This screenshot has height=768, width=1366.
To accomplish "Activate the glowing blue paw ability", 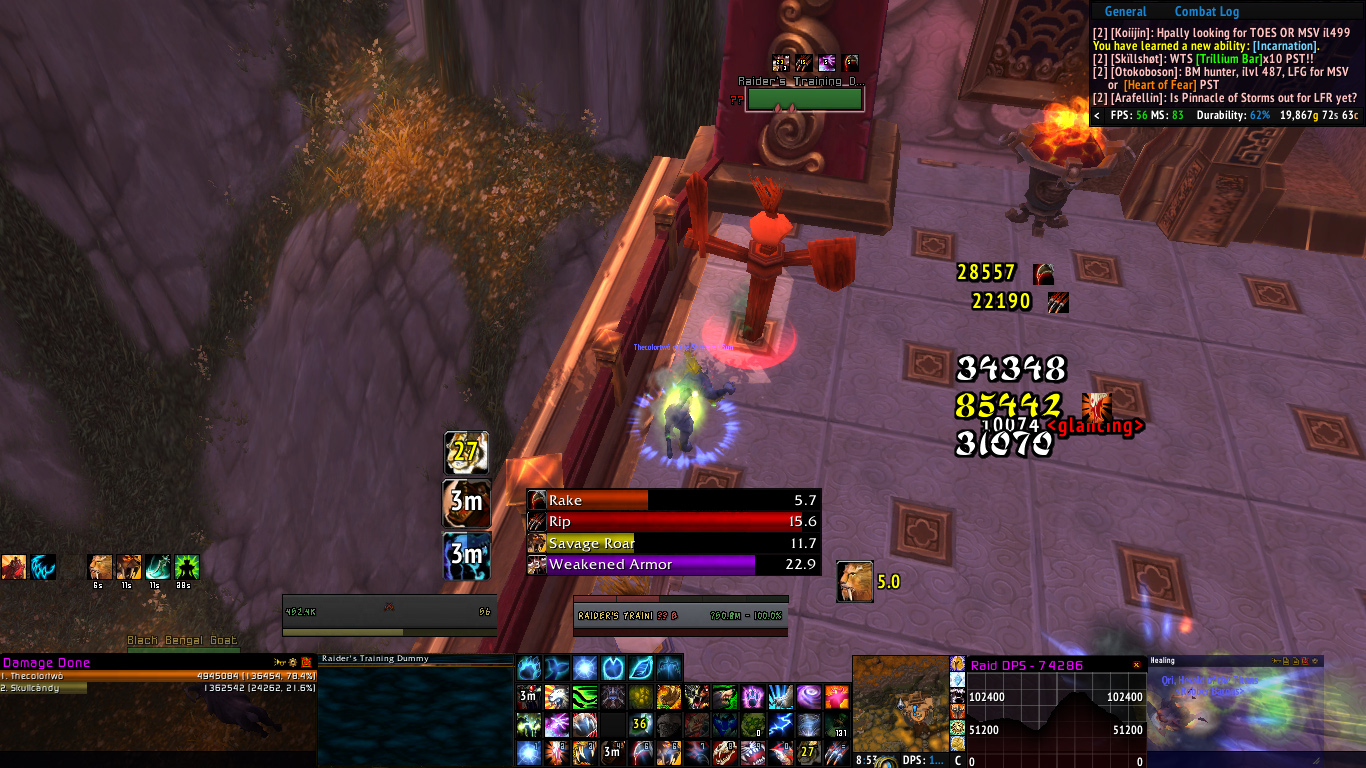I will [529, 668].
